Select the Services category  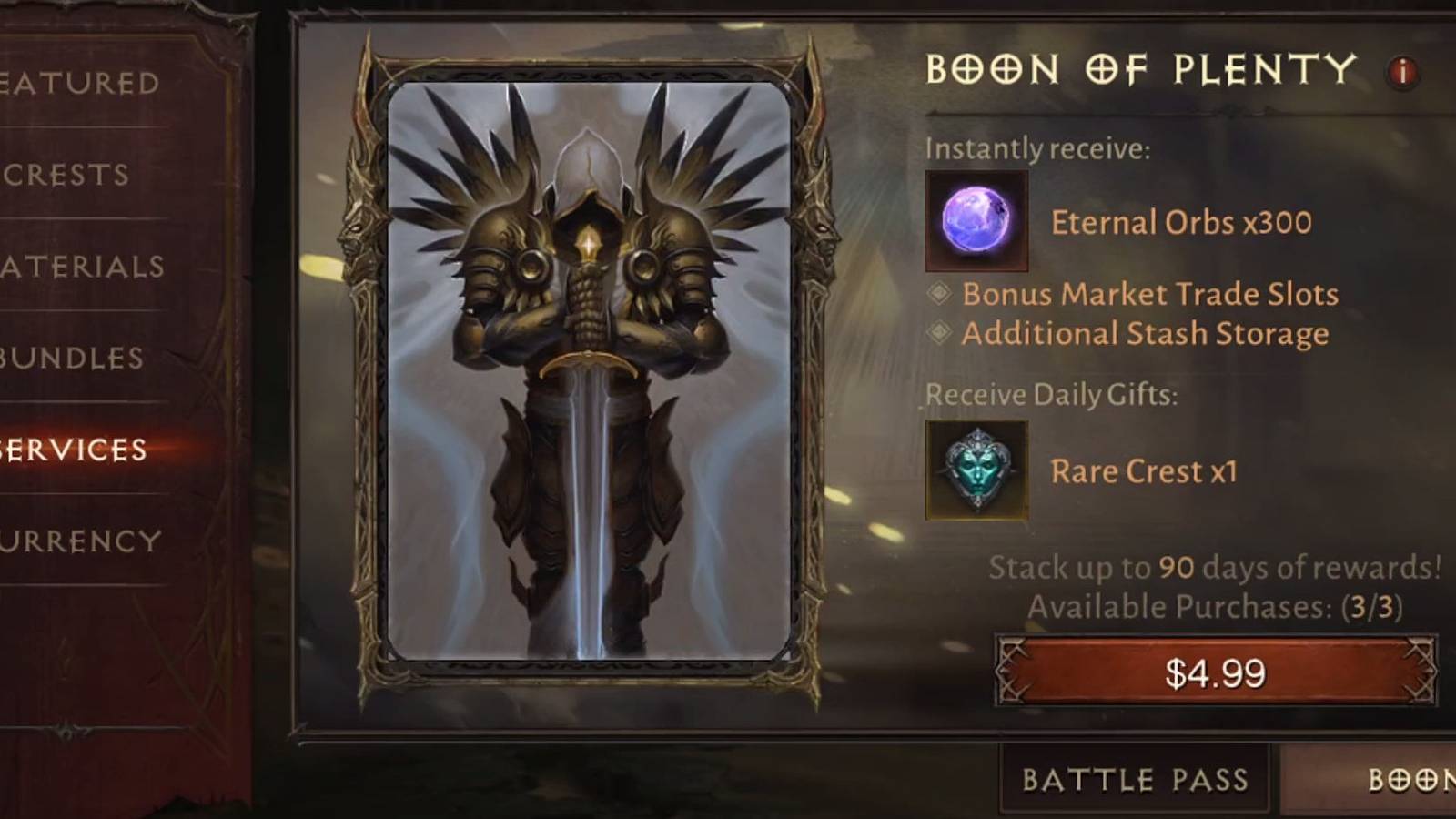click(x=73, y=449)
